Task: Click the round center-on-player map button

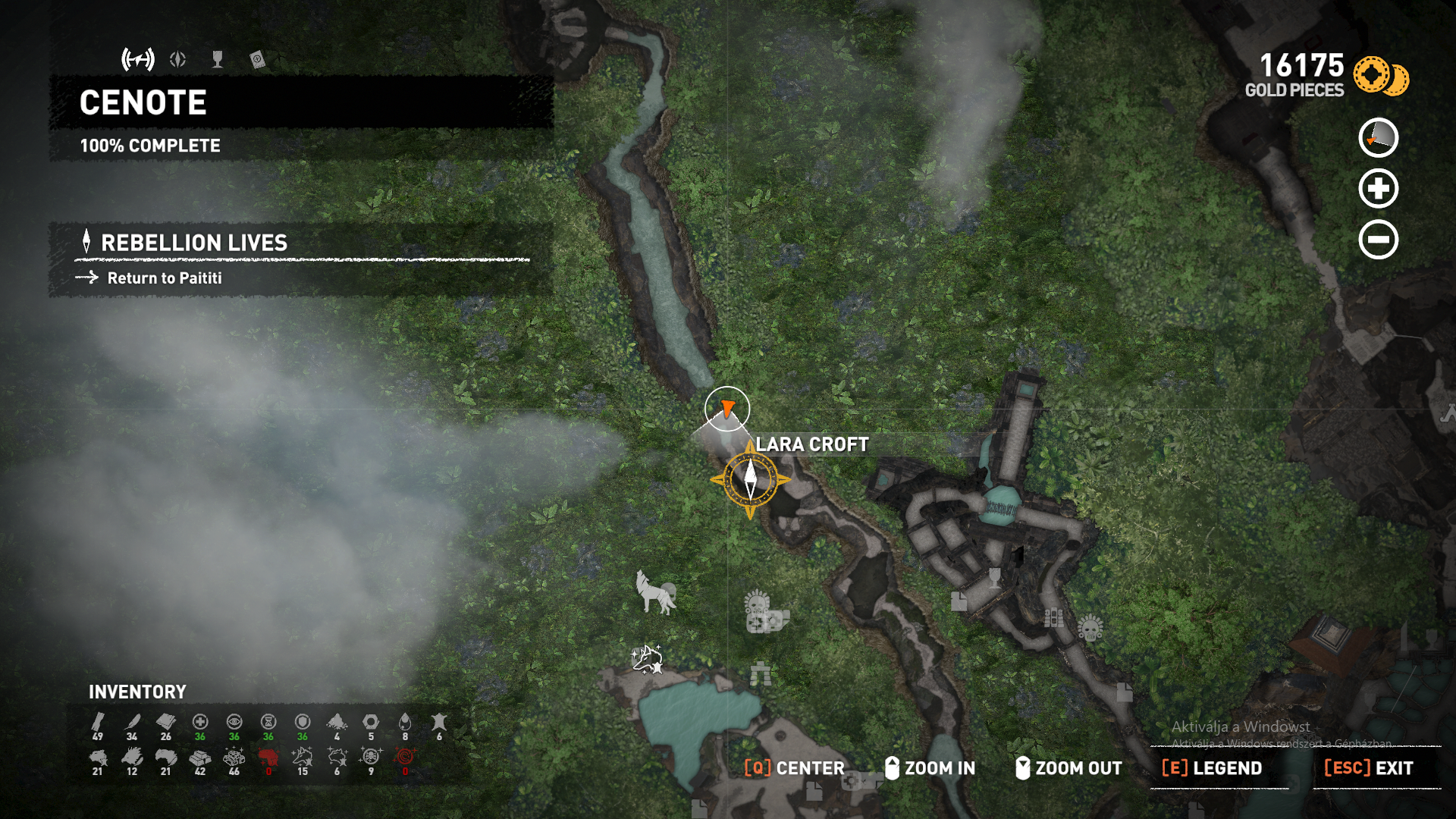Action: coord(1378,138)
